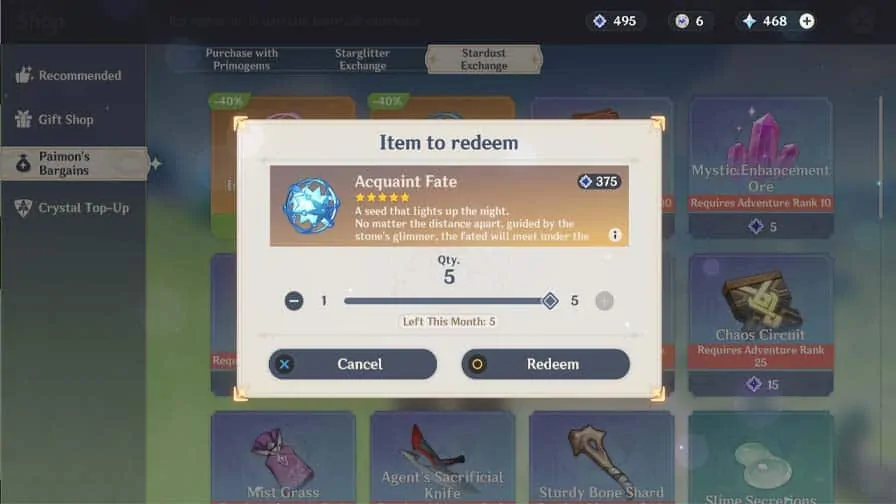This screenshot has height=504, width=896.
Task: Decrease quantity with the minus button
Action: 294,301
